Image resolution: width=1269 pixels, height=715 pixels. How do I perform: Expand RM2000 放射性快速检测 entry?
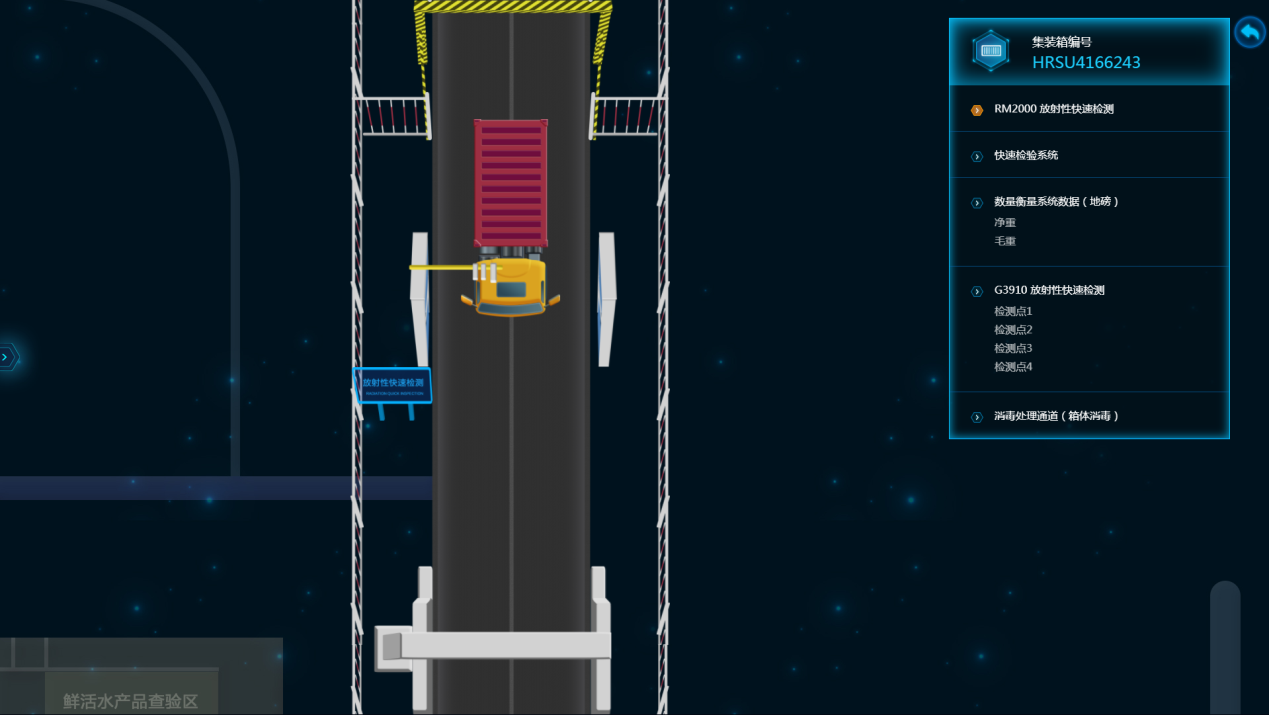tap(1053, 109)
